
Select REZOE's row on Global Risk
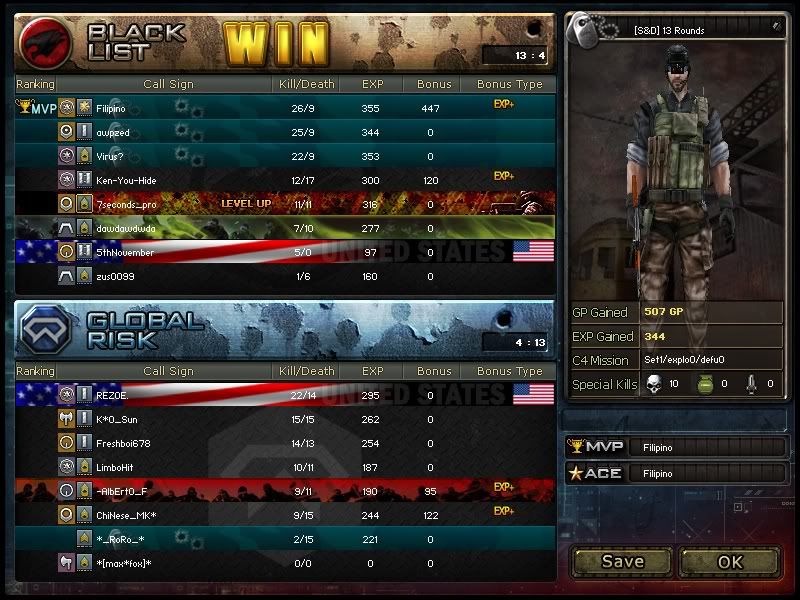pos(285,395)
